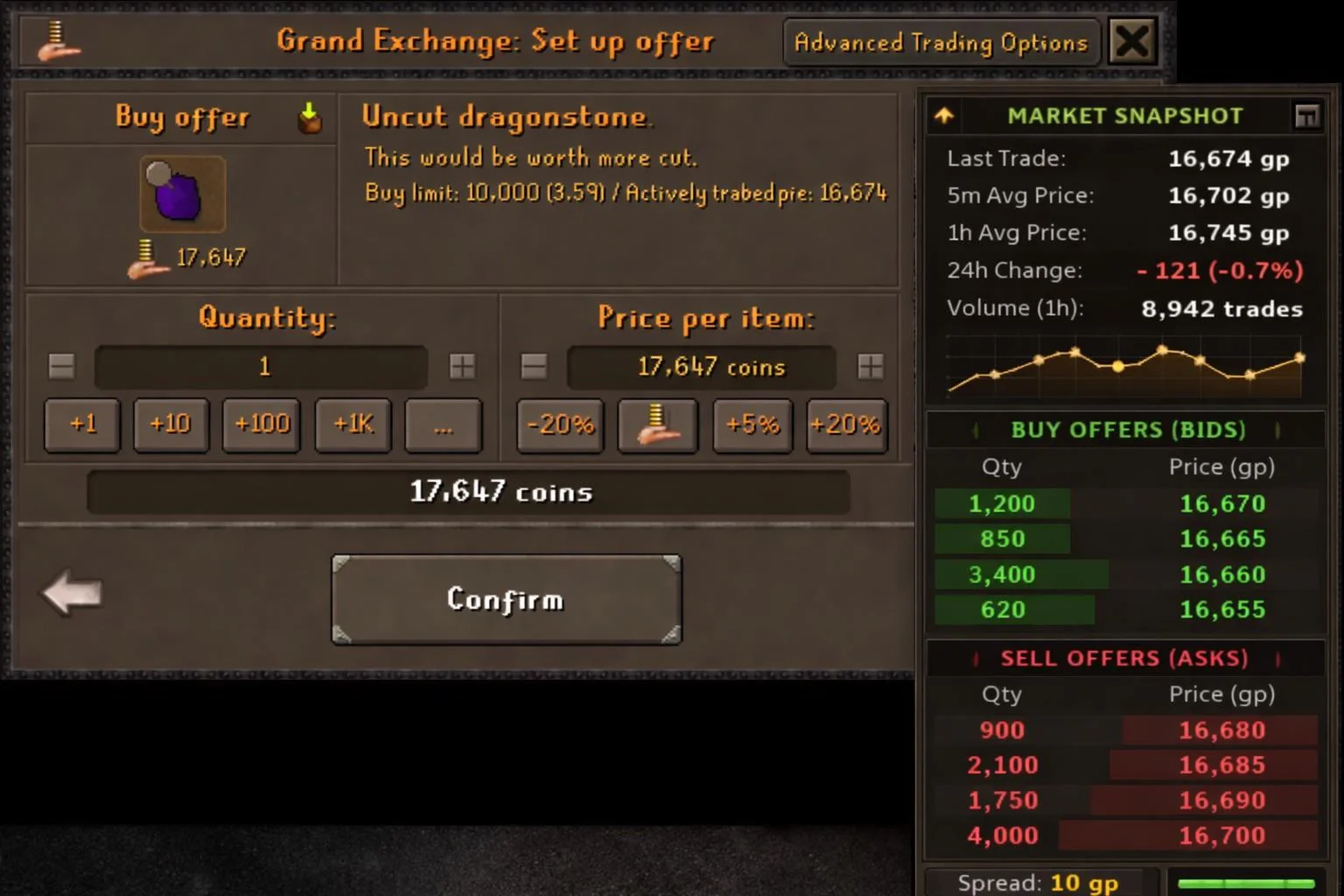Open the collection box beside Buy offer

pyautogui.click(x=308, y=116)
